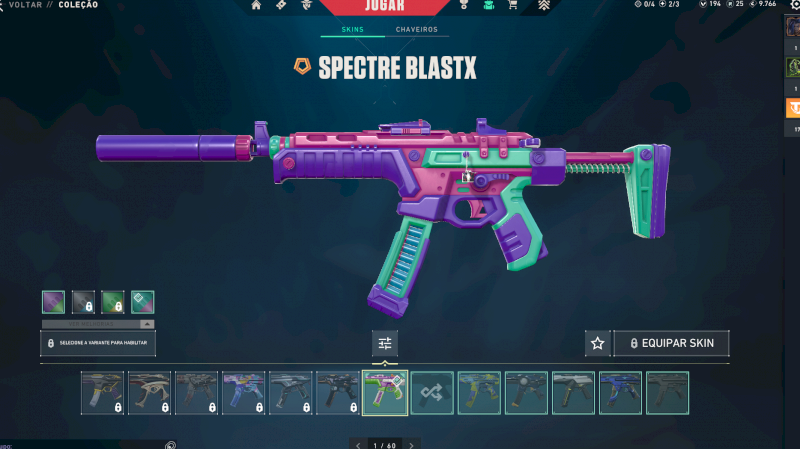Go back via the VOLTAR link
The height and width of the screenshot is (449, 800).
[x=25, y=5]
